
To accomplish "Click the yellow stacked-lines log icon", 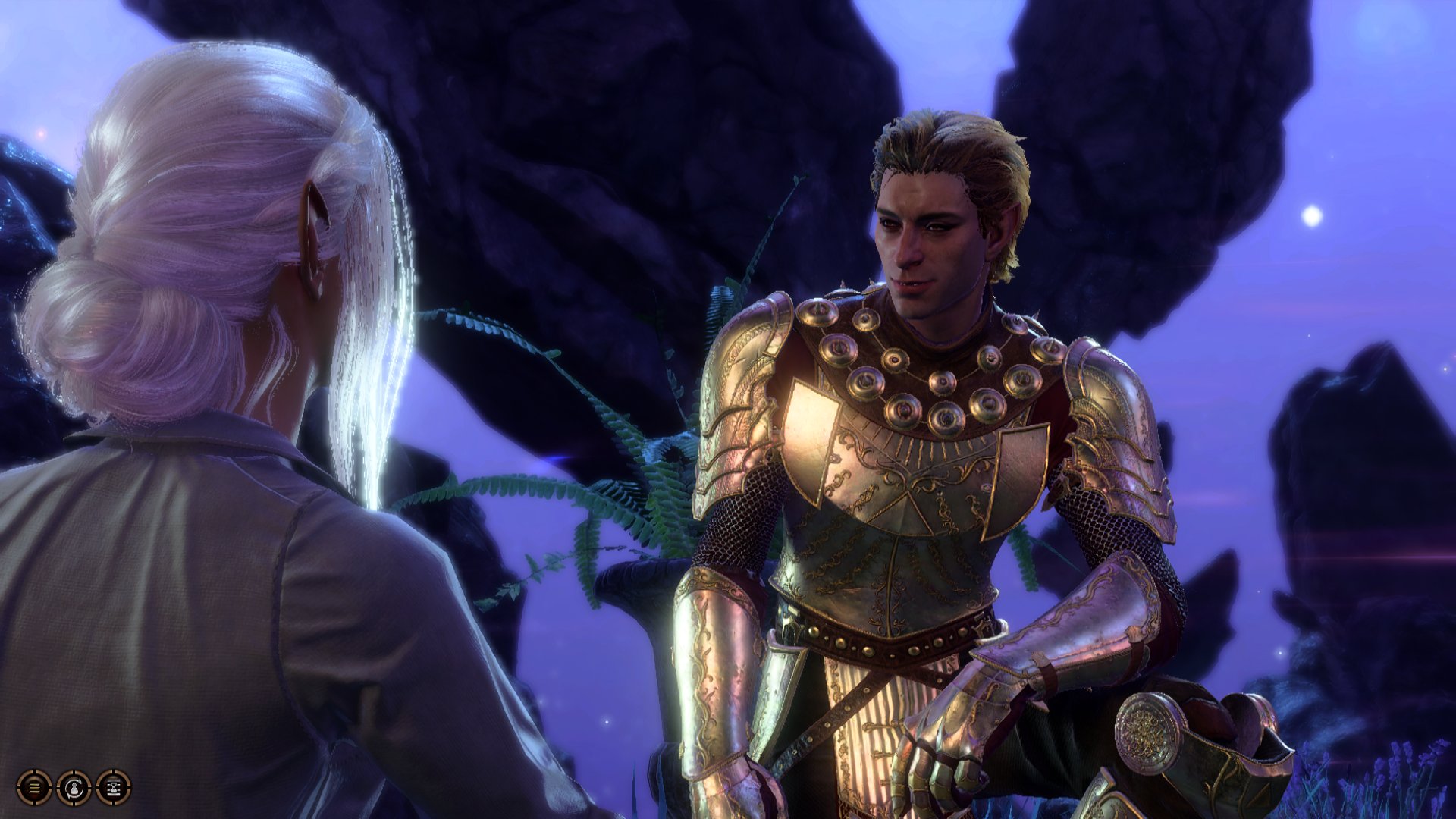I will (x=36, y=789).
